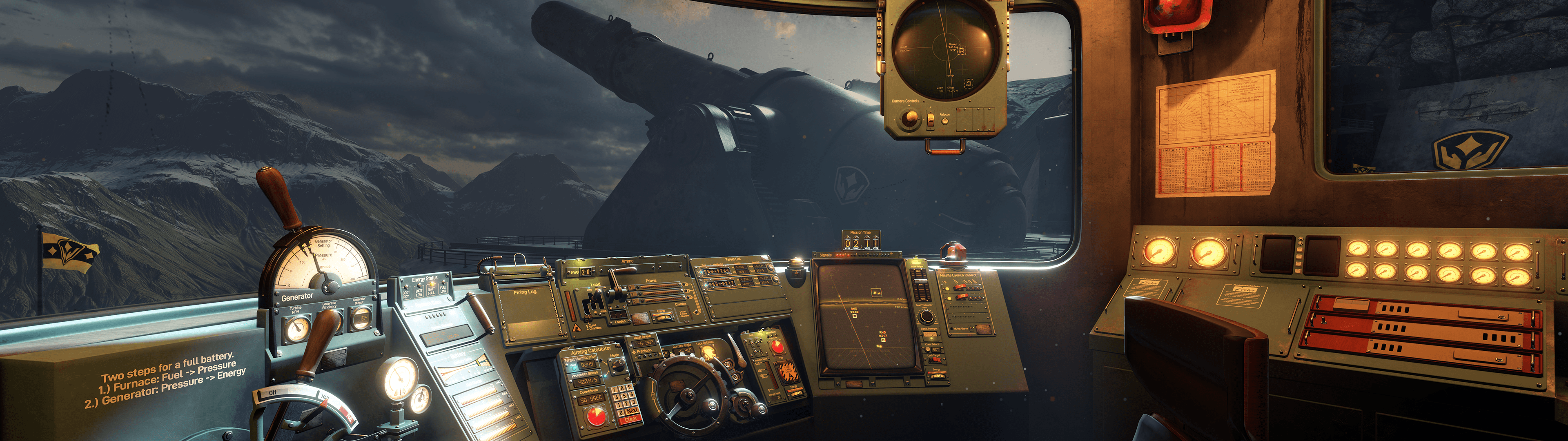This screenshot has height=441, width=1568.
Task: Select the RND 9249 marker on radar
Action: (x=855, y=315)
